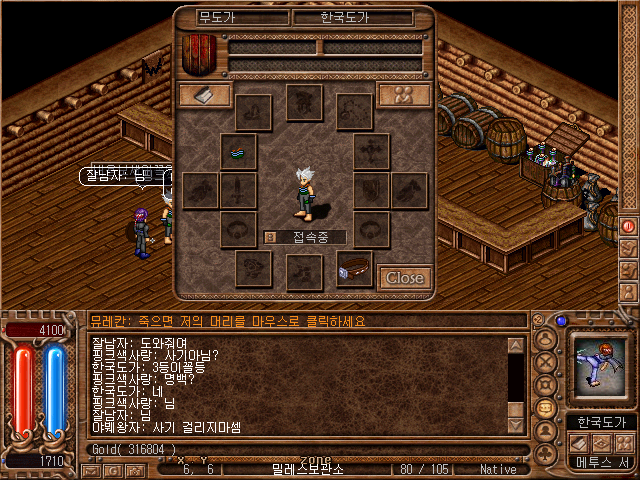Click the blue orb above portrait

(561, 321)
